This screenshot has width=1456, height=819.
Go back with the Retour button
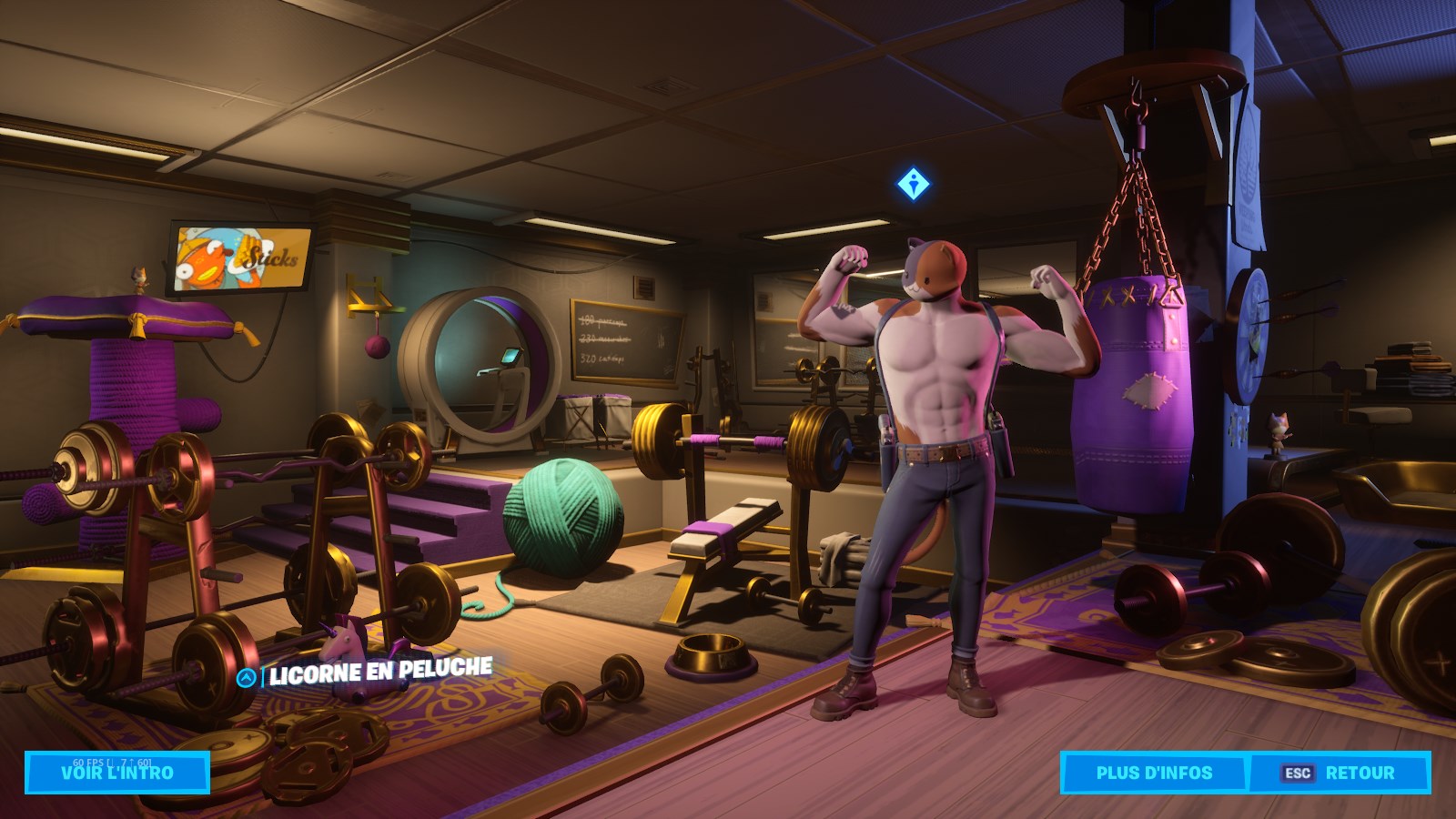pos(1340,773)
